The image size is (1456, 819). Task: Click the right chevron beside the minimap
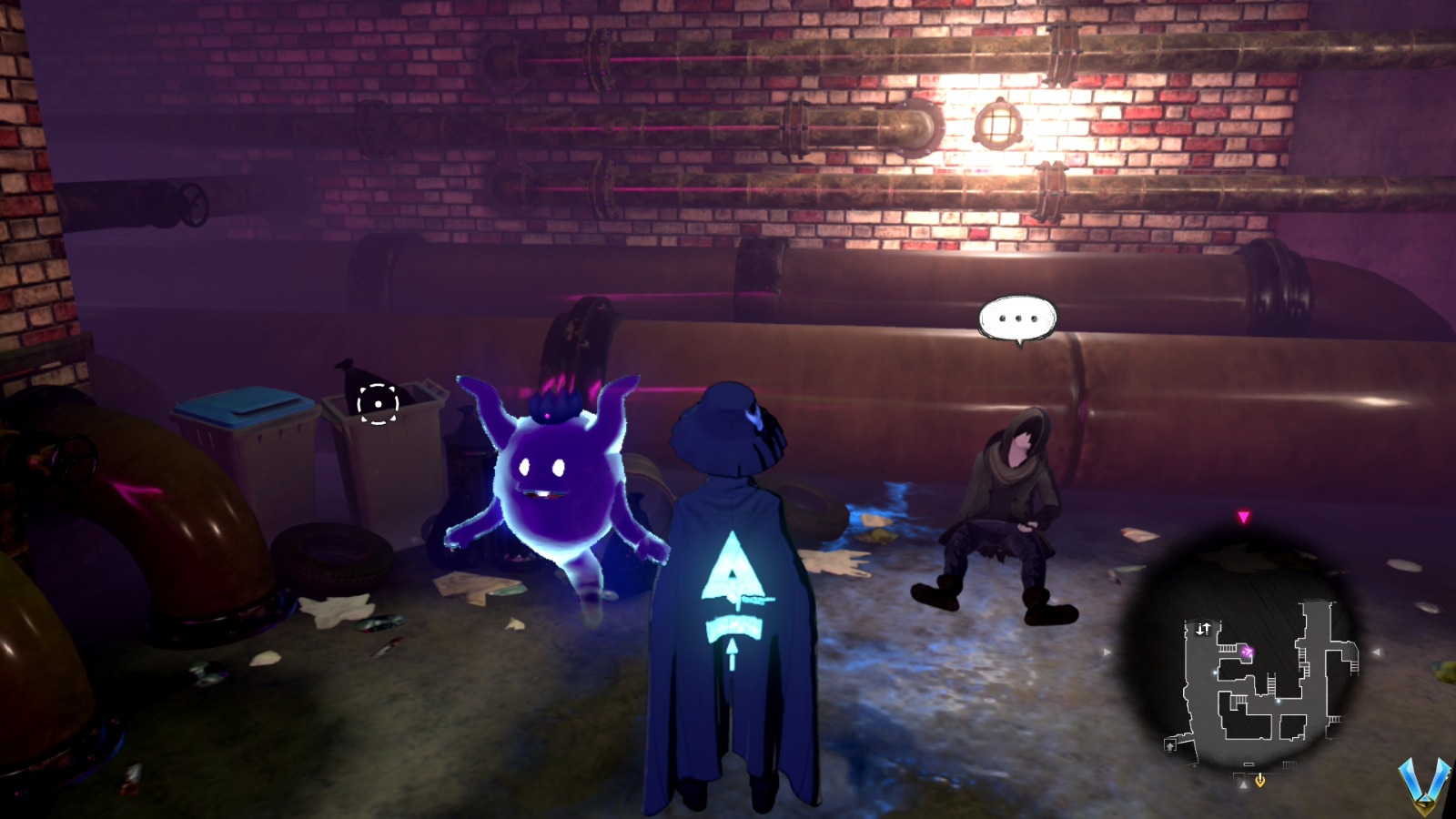point(1377,652)
